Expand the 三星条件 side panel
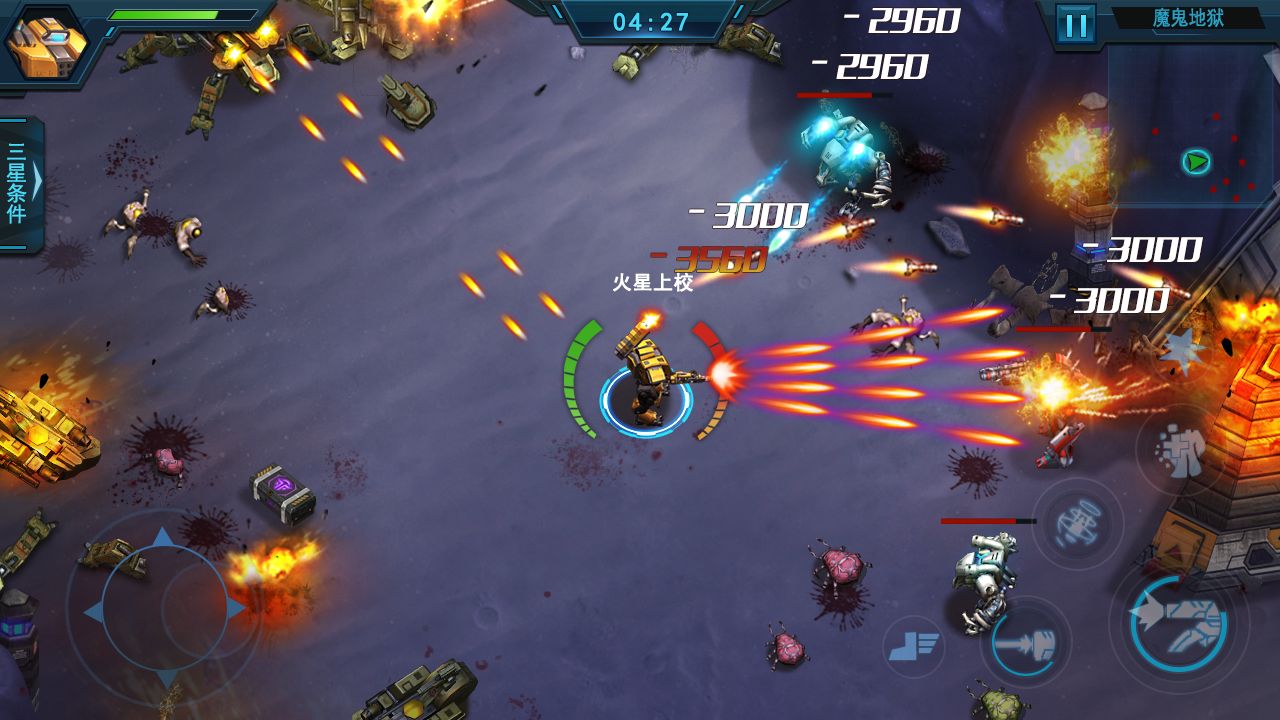The image size is (1280, 720). click(x=21, y=183)
